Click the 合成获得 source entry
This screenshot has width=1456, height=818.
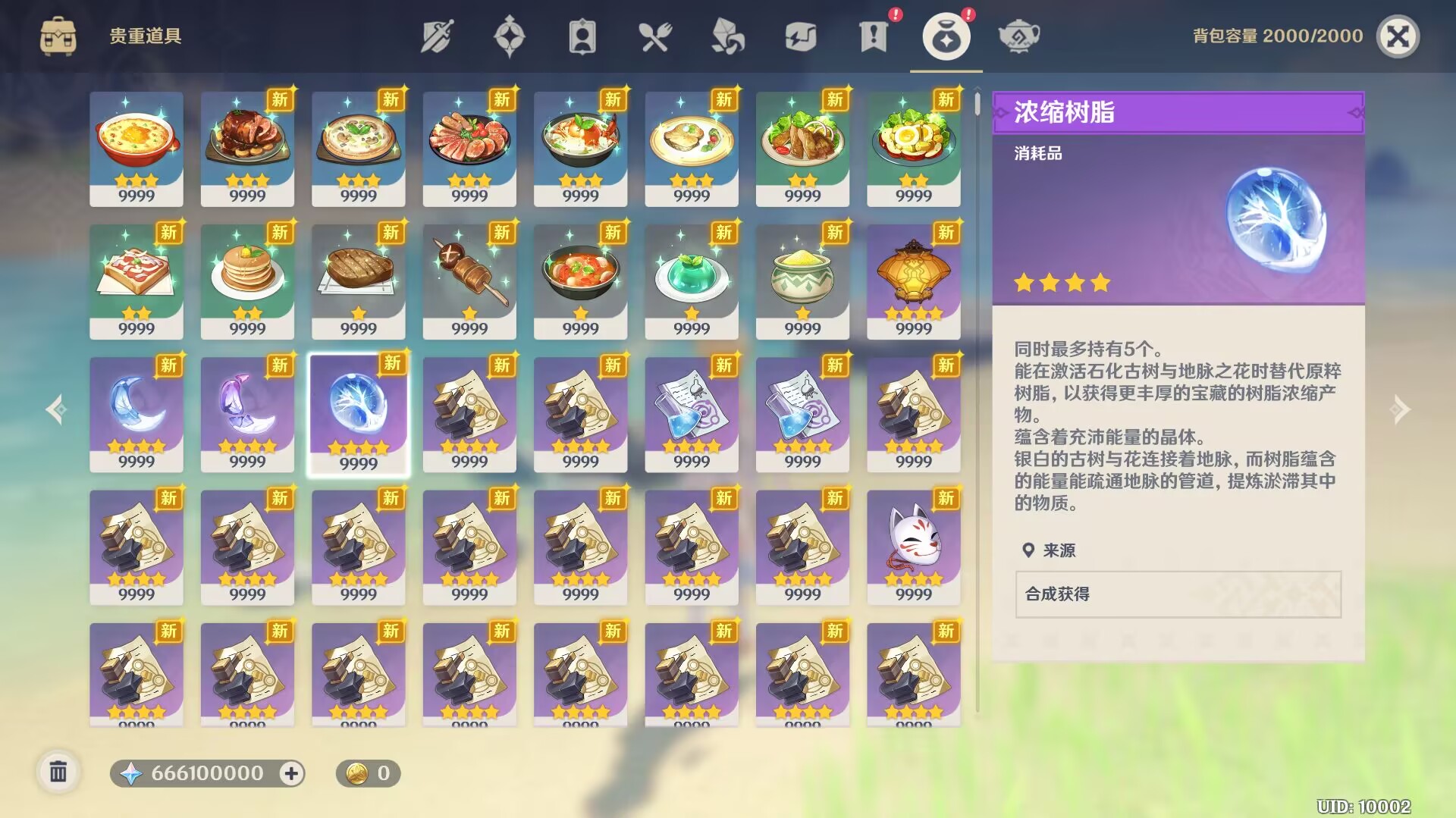(1178, 595)
